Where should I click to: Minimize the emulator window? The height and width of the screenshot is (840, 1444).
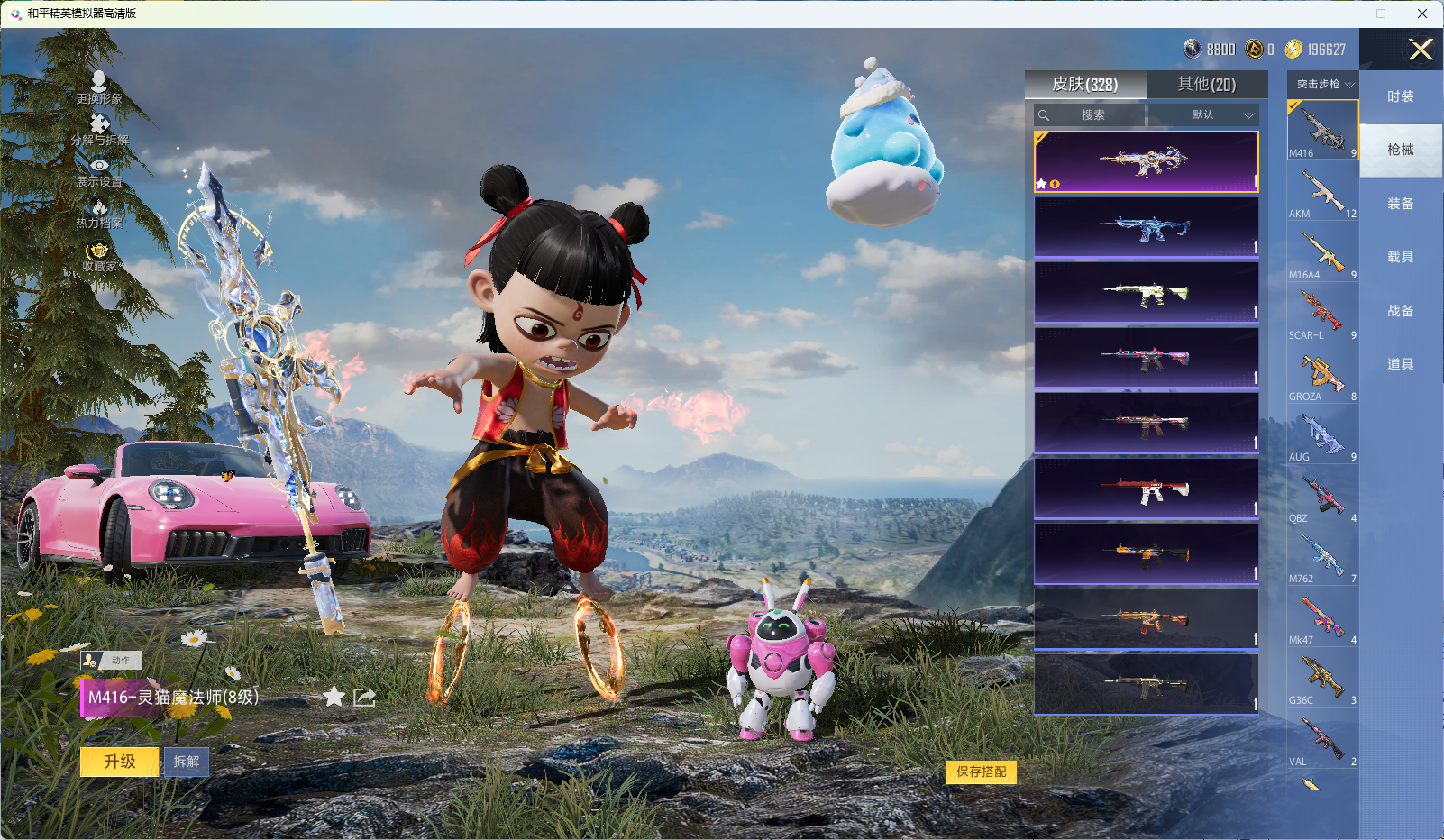coord(1340,14)
